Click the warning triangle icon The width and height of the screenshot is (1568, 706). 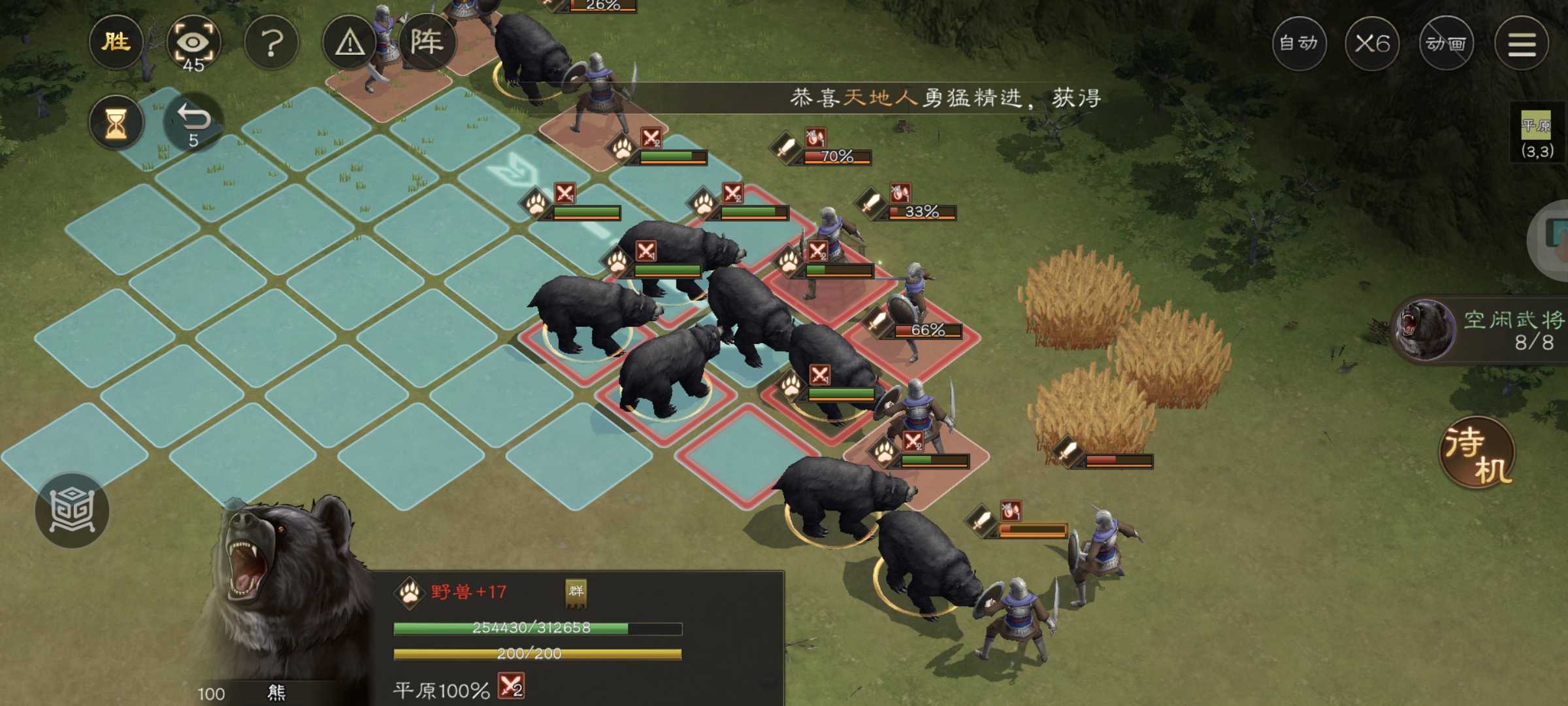click(351, 42)
